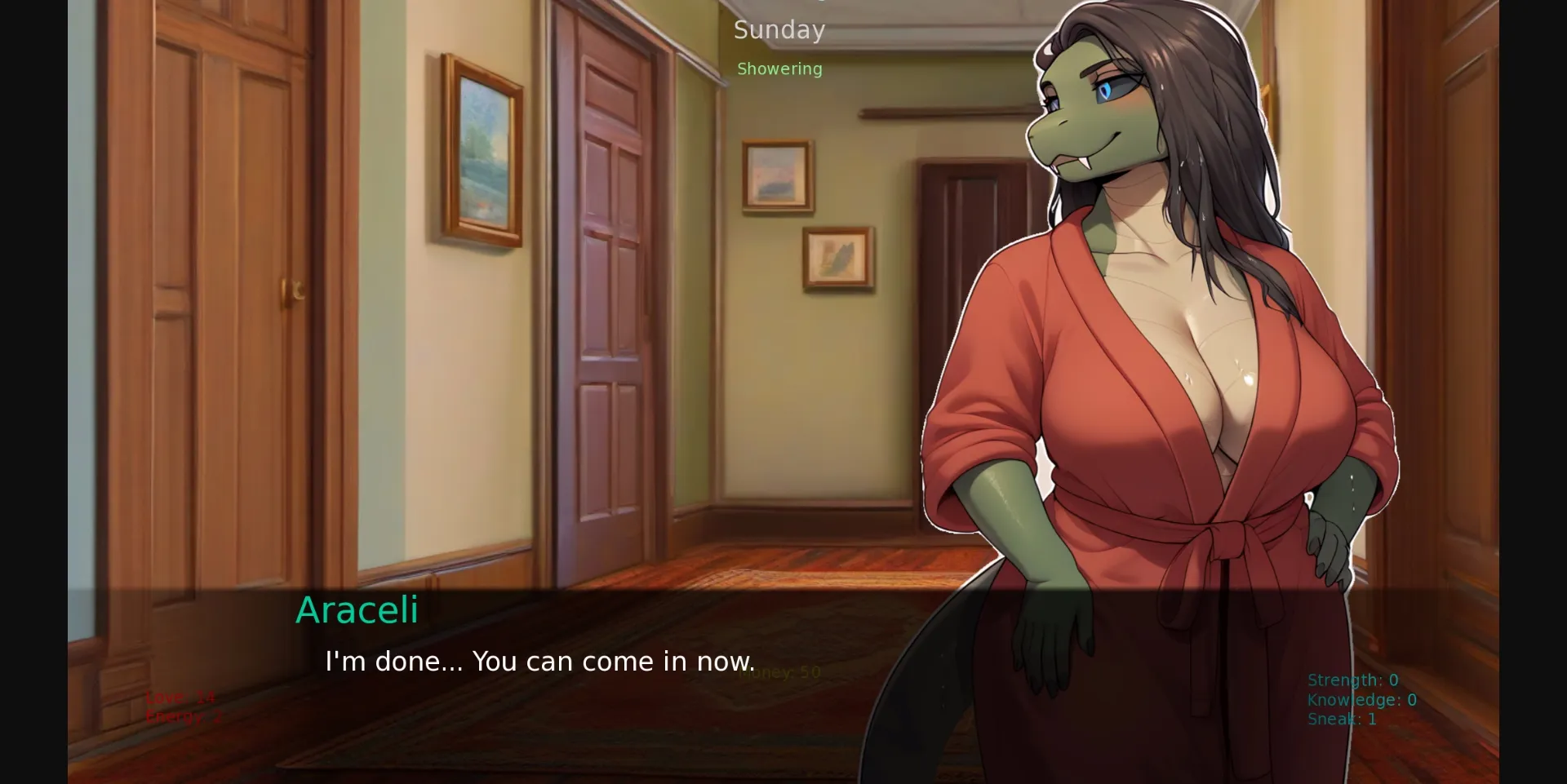1567x784 pixels.
Task: Select the Sunday day label
Action: pos(779,30)
